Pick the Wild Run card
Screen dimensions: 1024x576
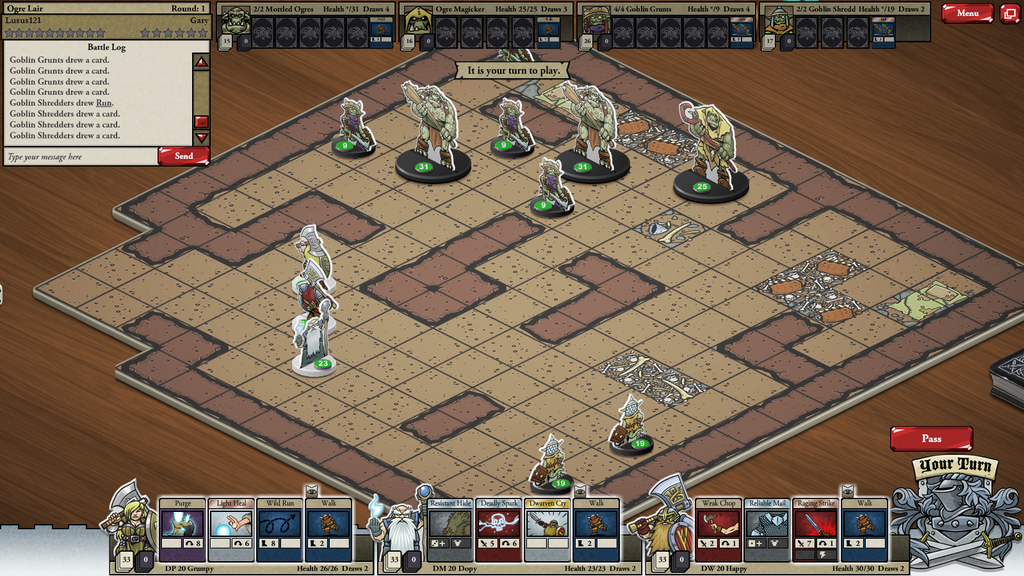pos(279,529)
